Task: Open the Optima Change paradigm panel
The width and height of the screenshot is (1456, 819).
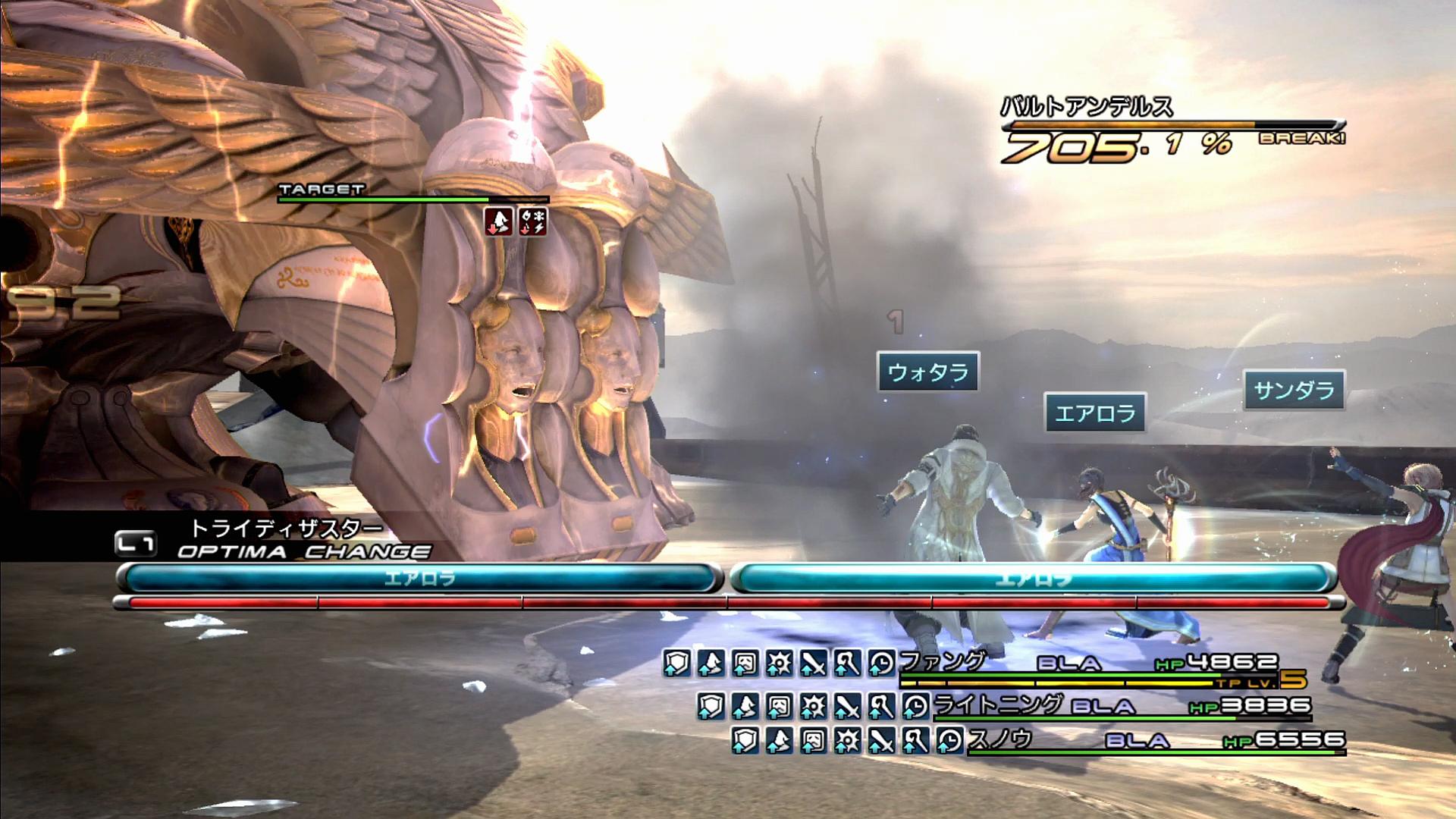Action: 303,551
